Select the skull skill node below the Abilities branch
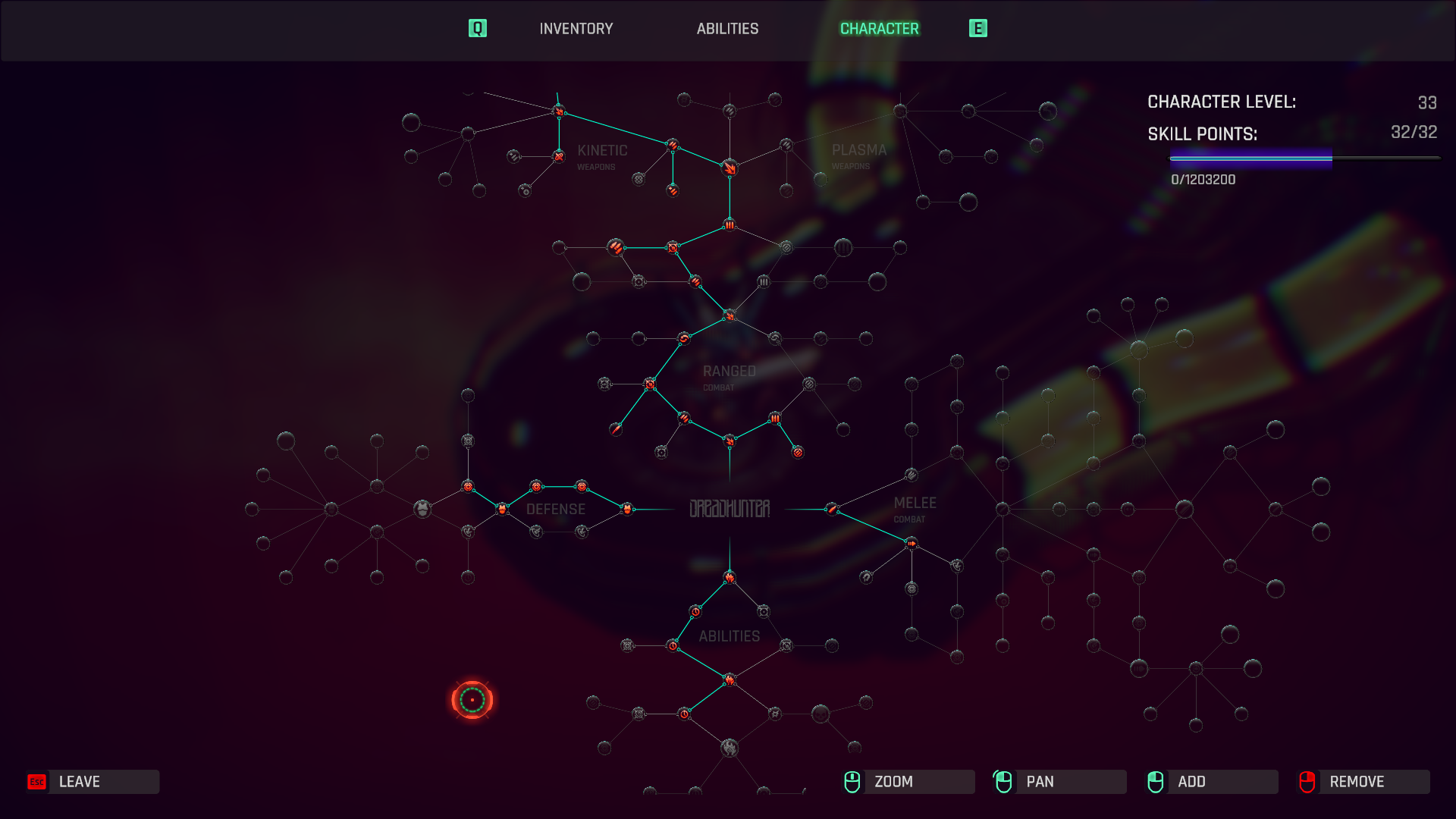Viewport: 1456px width, 819px height. point(820,714)
